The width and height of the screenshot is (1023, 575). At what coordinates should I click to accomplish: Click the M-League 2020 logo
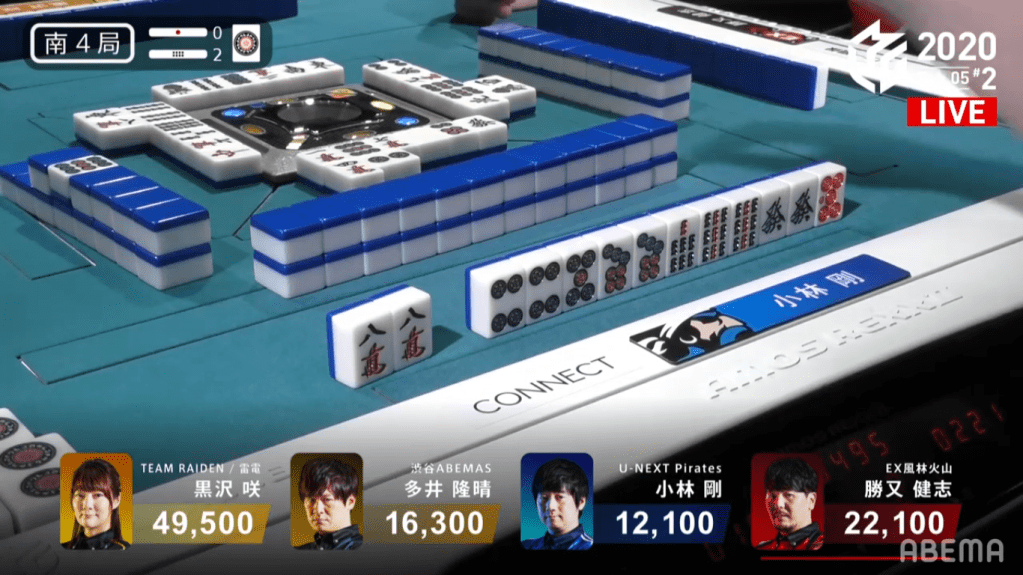pos(878,57)
